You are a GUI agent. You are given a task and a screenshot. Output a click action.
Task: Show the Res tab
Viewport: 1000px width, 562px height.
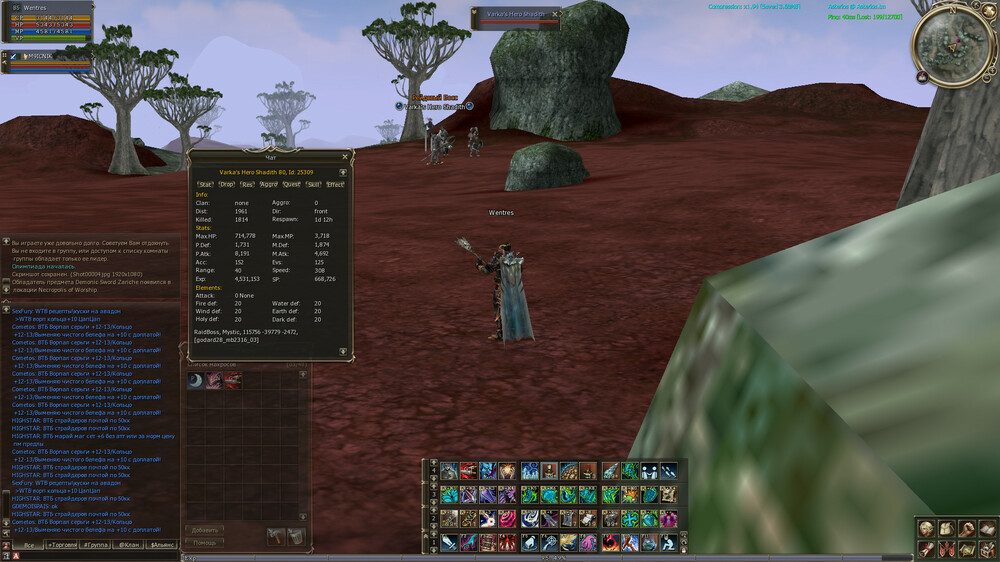click(248, 184)
